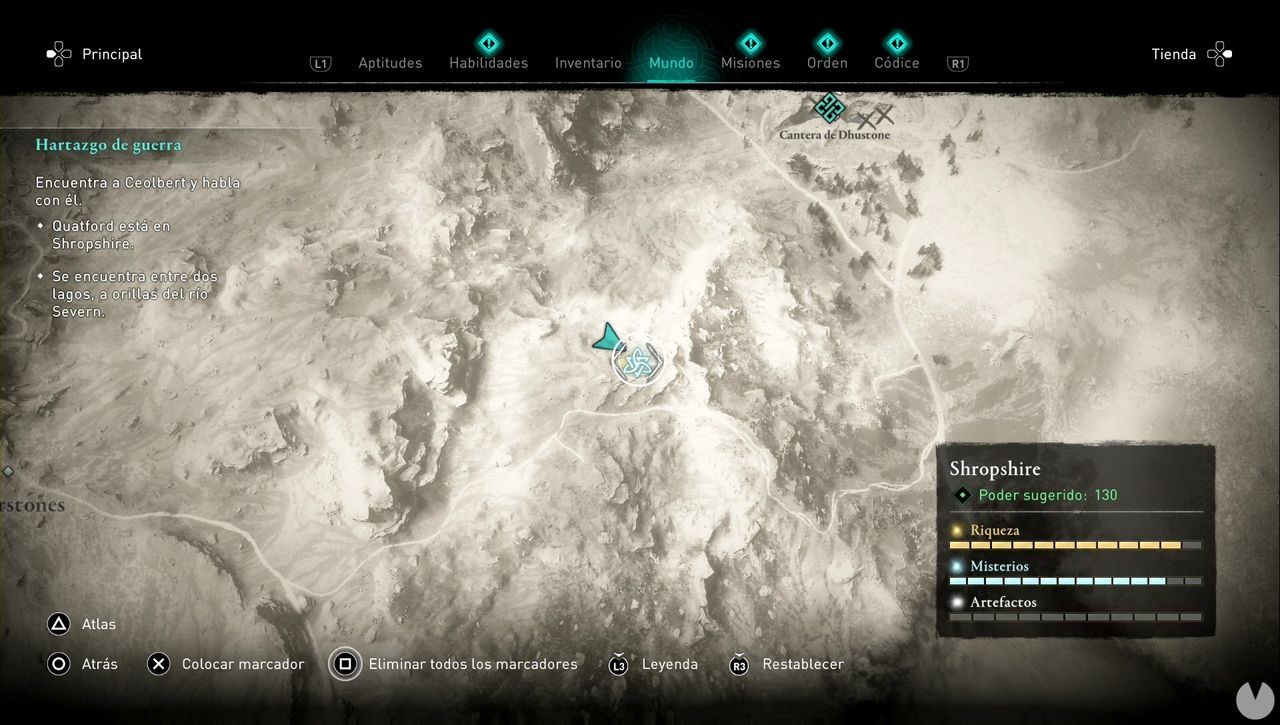Image resolution: width=1280 pixels, height=725 pixels.
Task: Switch to the Aptitudes tab
Action: (390, 63)
